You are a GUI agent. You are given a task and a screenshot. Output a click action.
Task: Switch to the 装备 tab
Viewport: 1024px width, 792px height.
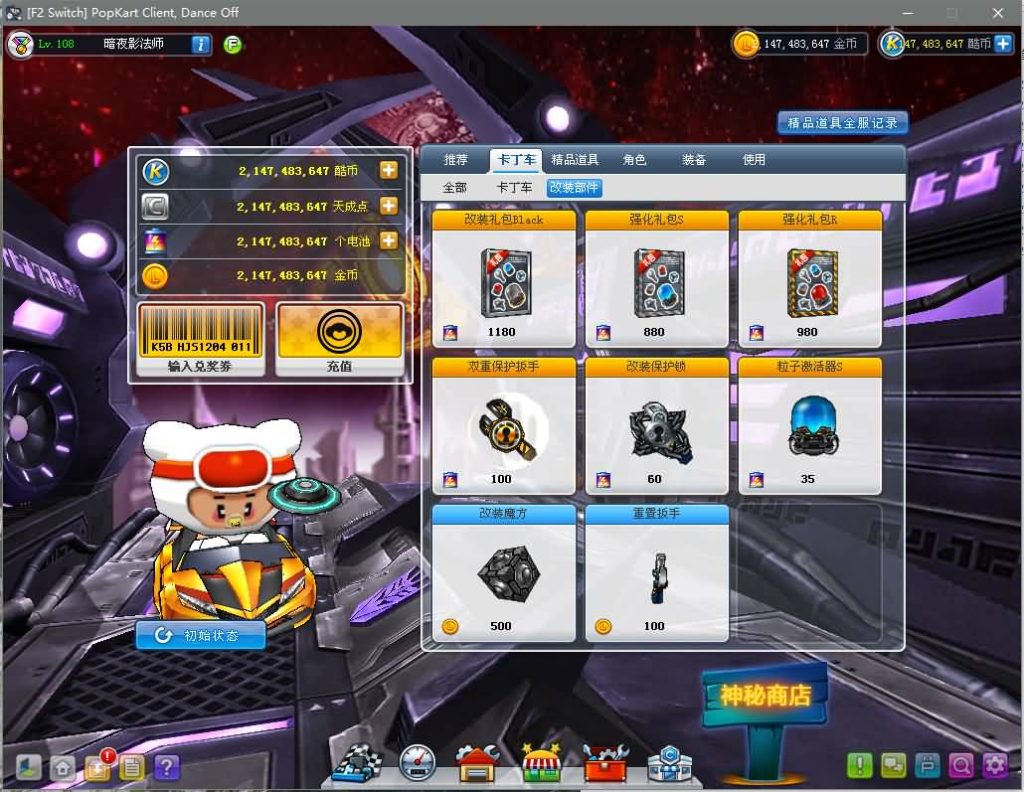pyautogui.click(x=694, y=160)
